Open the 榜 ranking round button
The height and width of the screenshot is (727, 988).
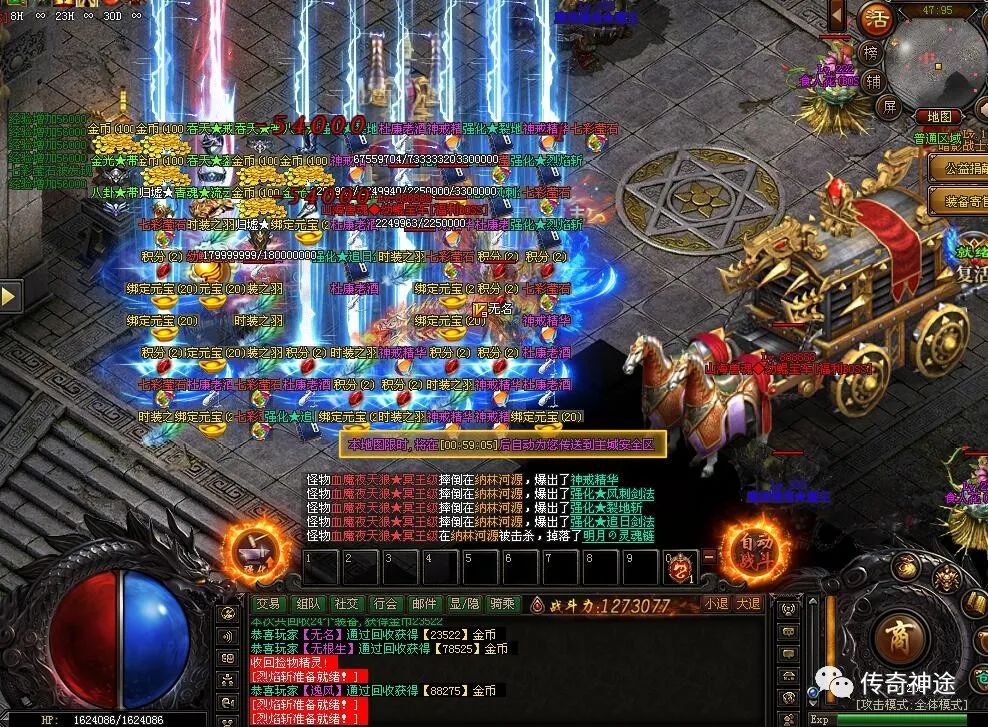point(872,53)
